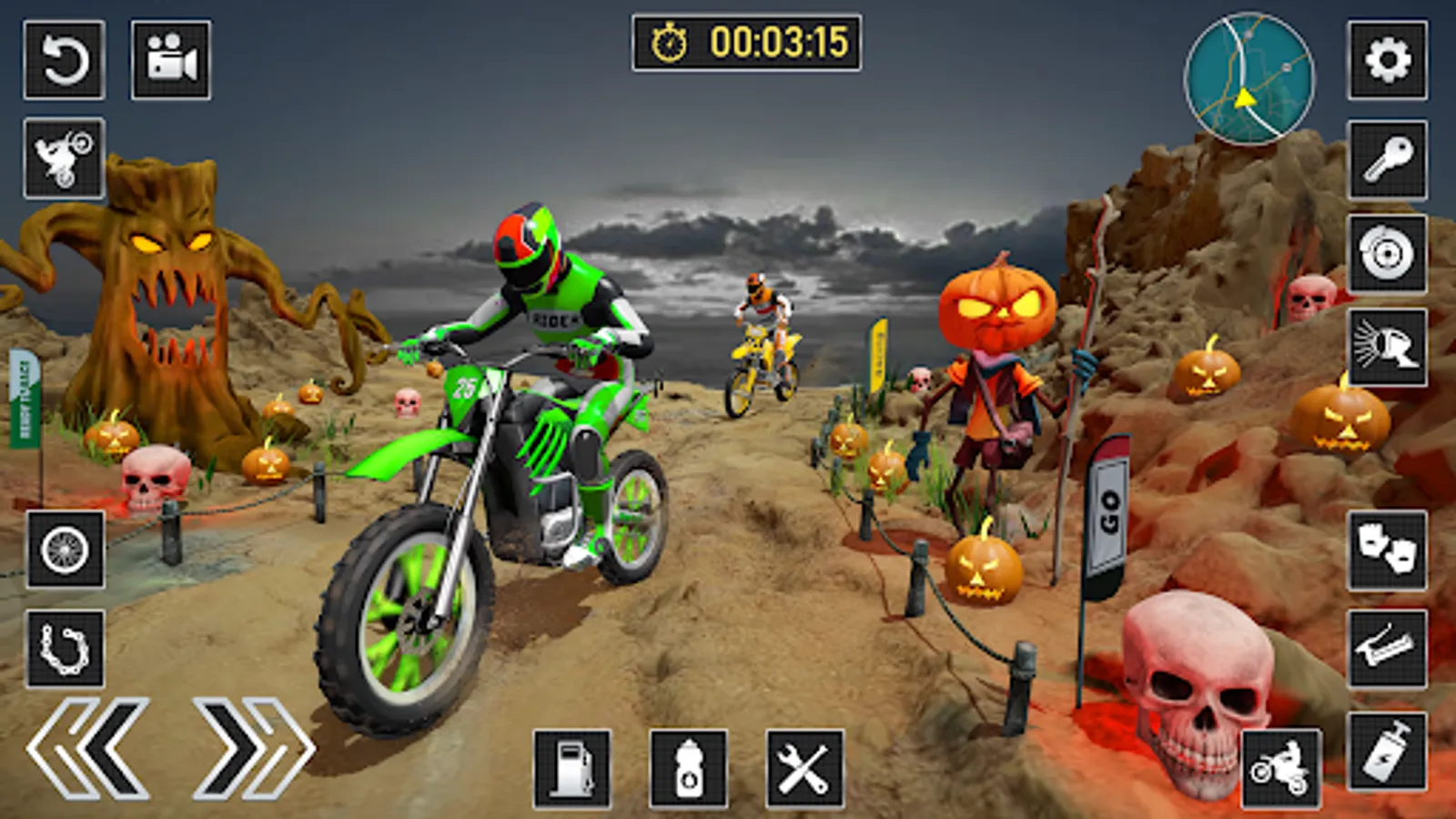Open the gloves customization icon

[1387, 550]
